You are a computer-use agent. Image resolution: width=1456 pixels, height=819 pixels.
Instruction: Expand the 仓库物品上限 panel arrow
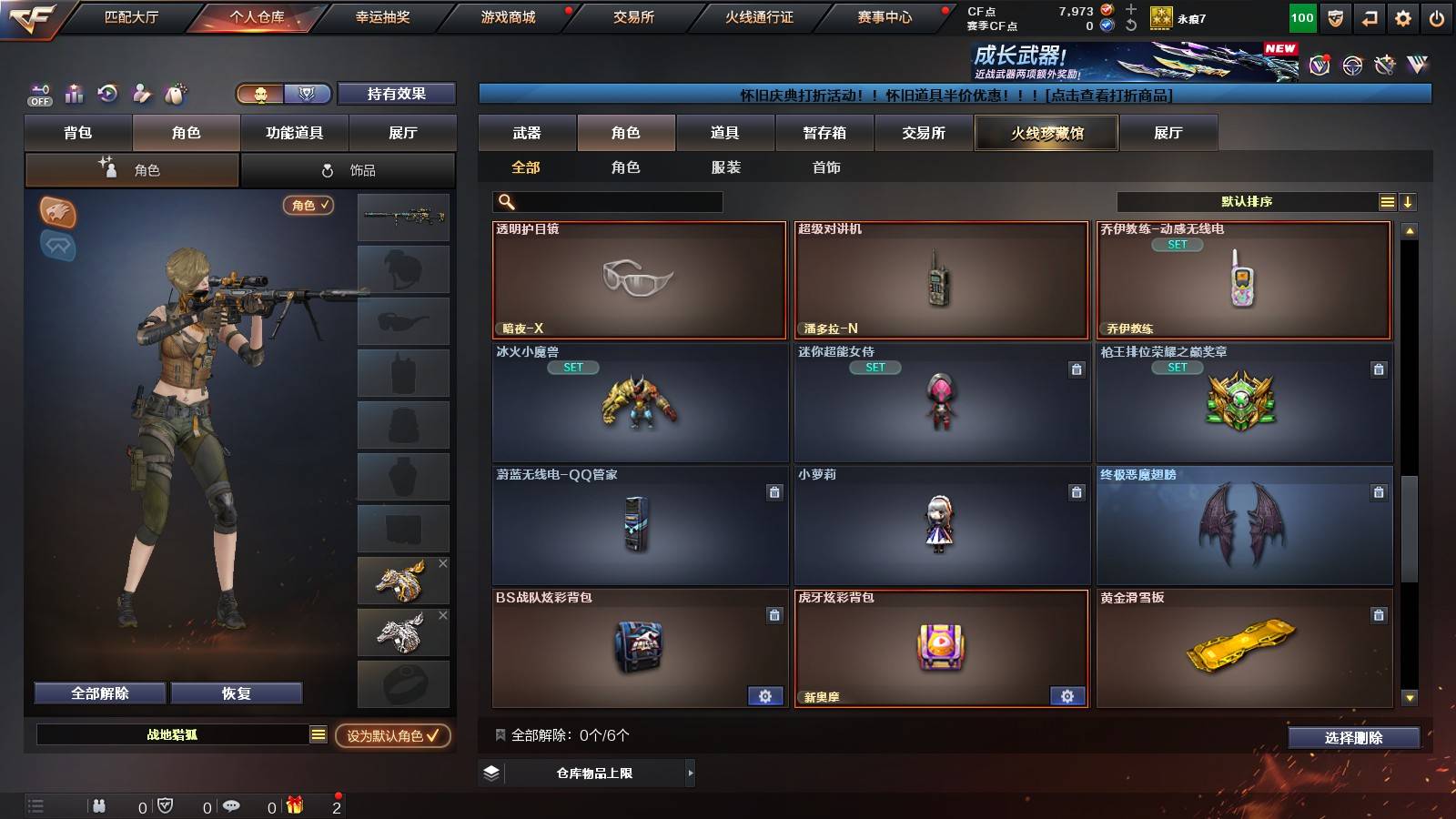coord(690,774)
